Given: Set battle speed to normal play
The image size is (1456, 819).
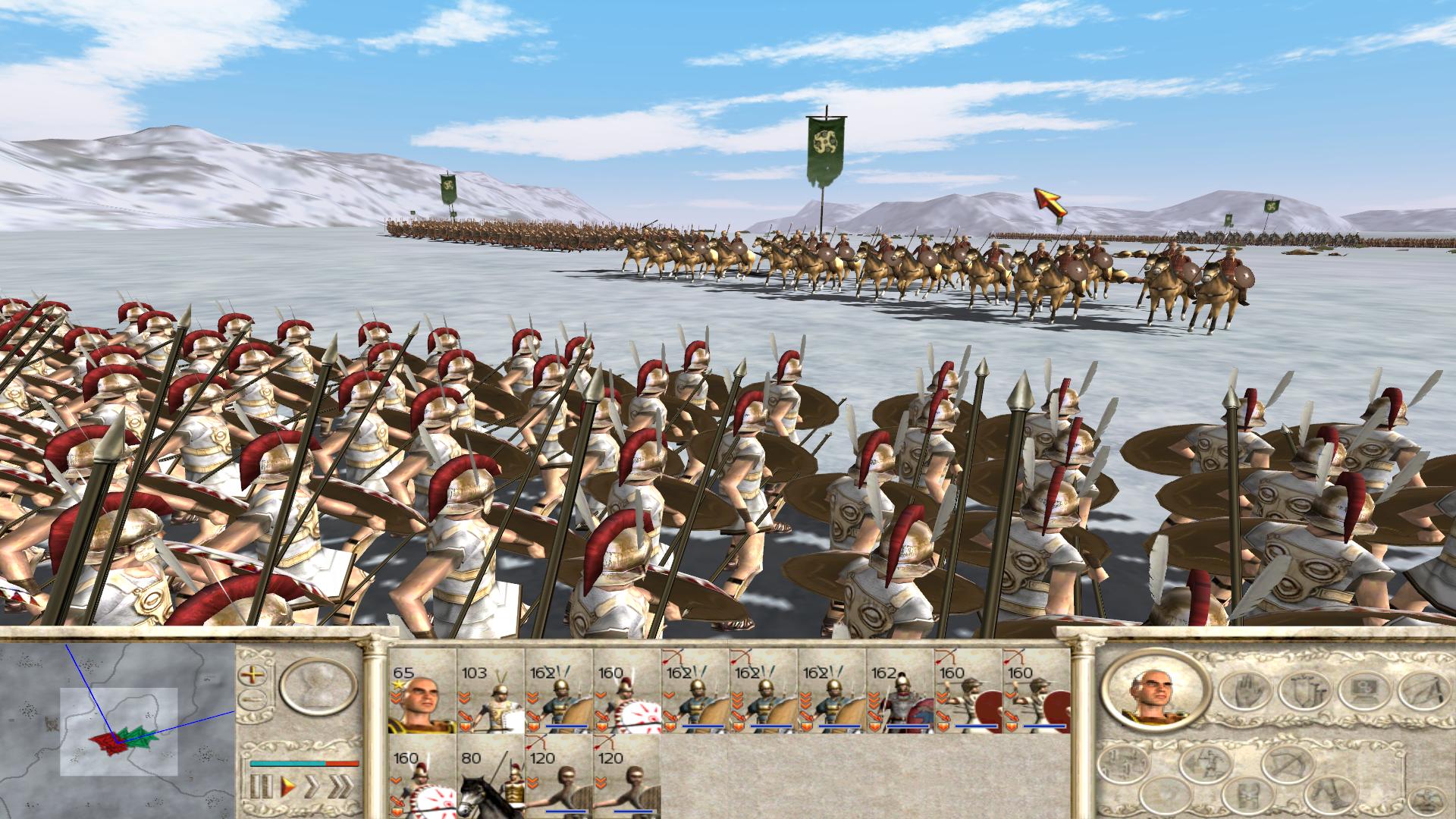Looking at the screenshot, I should 288,786.
